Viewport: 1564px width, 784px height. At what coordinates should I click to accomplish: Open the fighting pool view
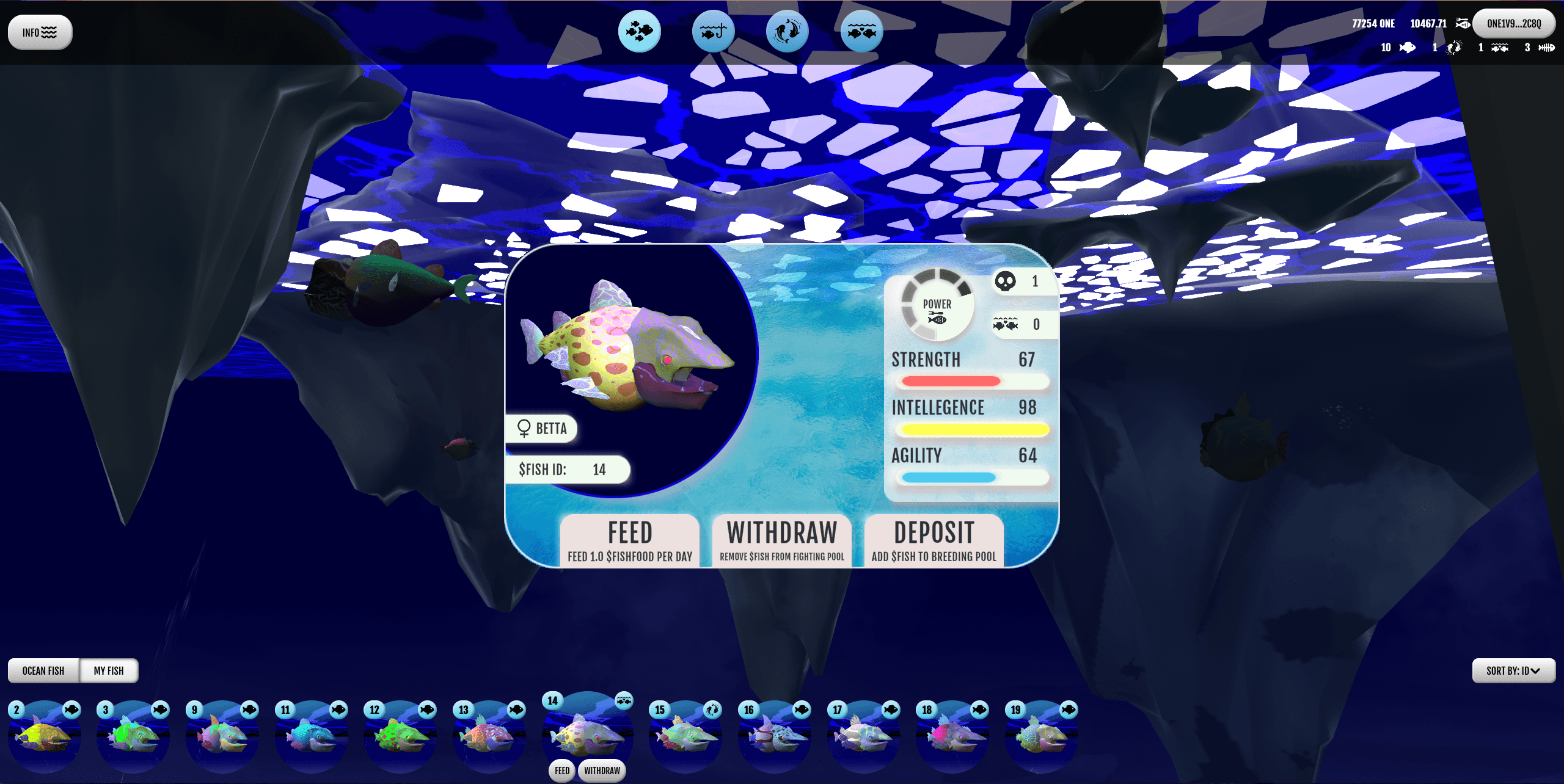tap(788, 32)
